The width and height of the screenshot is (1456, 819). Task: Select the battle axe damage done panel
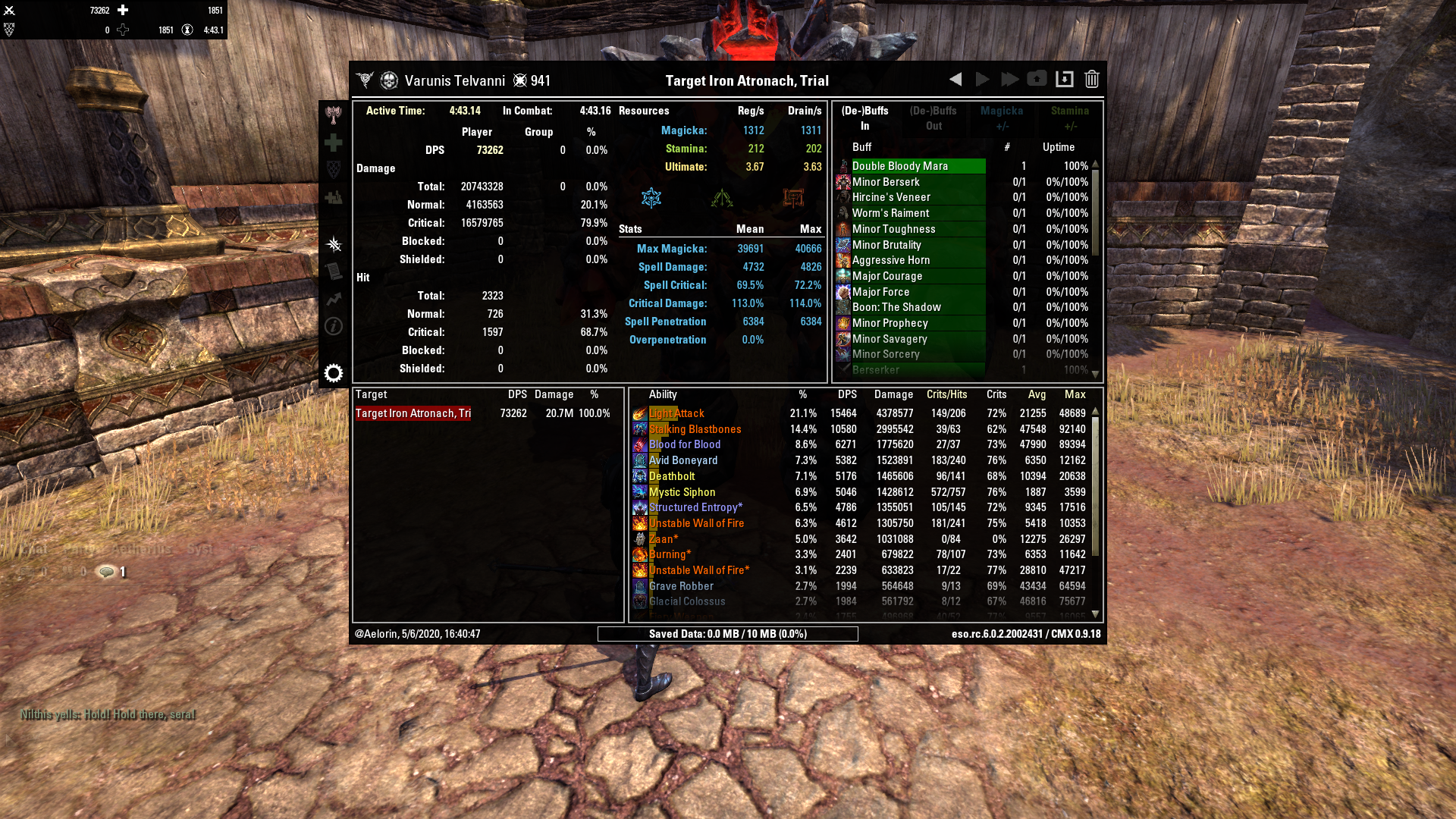(x=334, y=115)
